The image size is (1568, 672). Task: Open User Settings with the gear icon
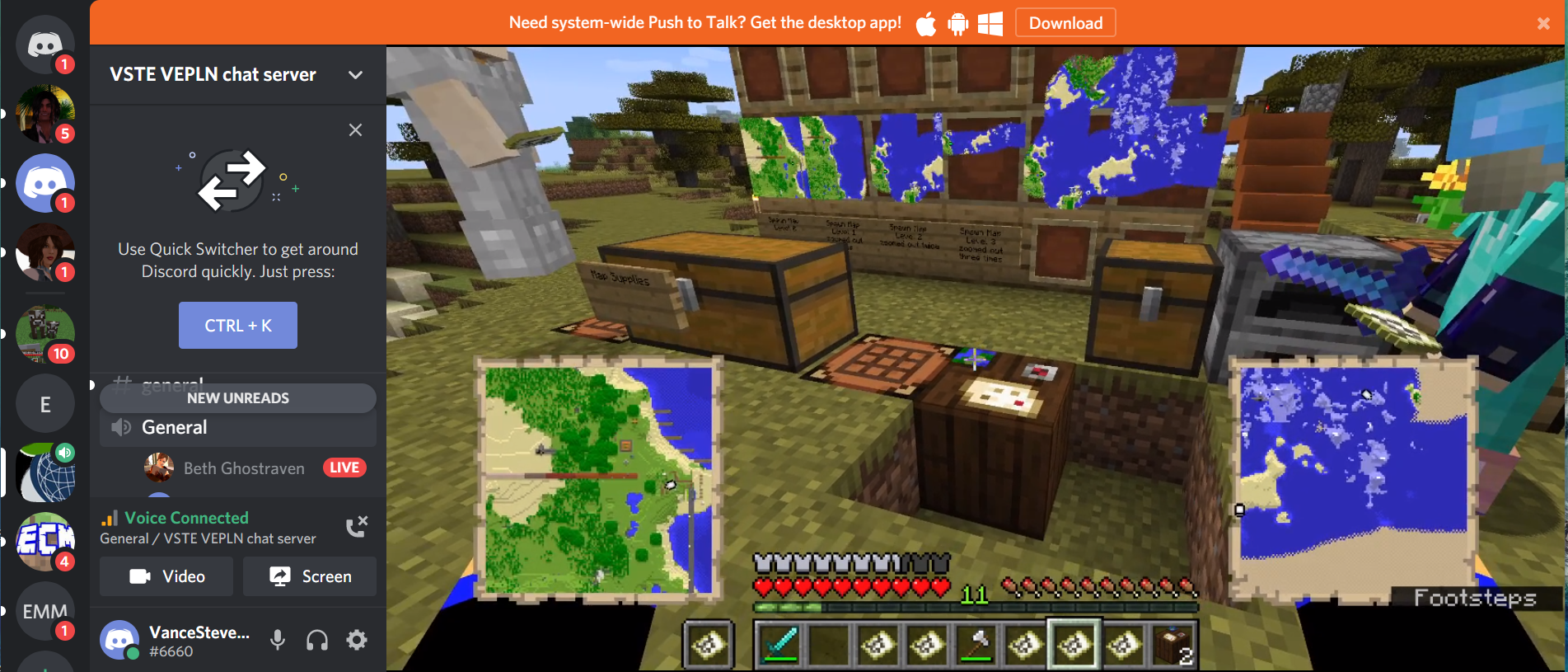(356, 640)
